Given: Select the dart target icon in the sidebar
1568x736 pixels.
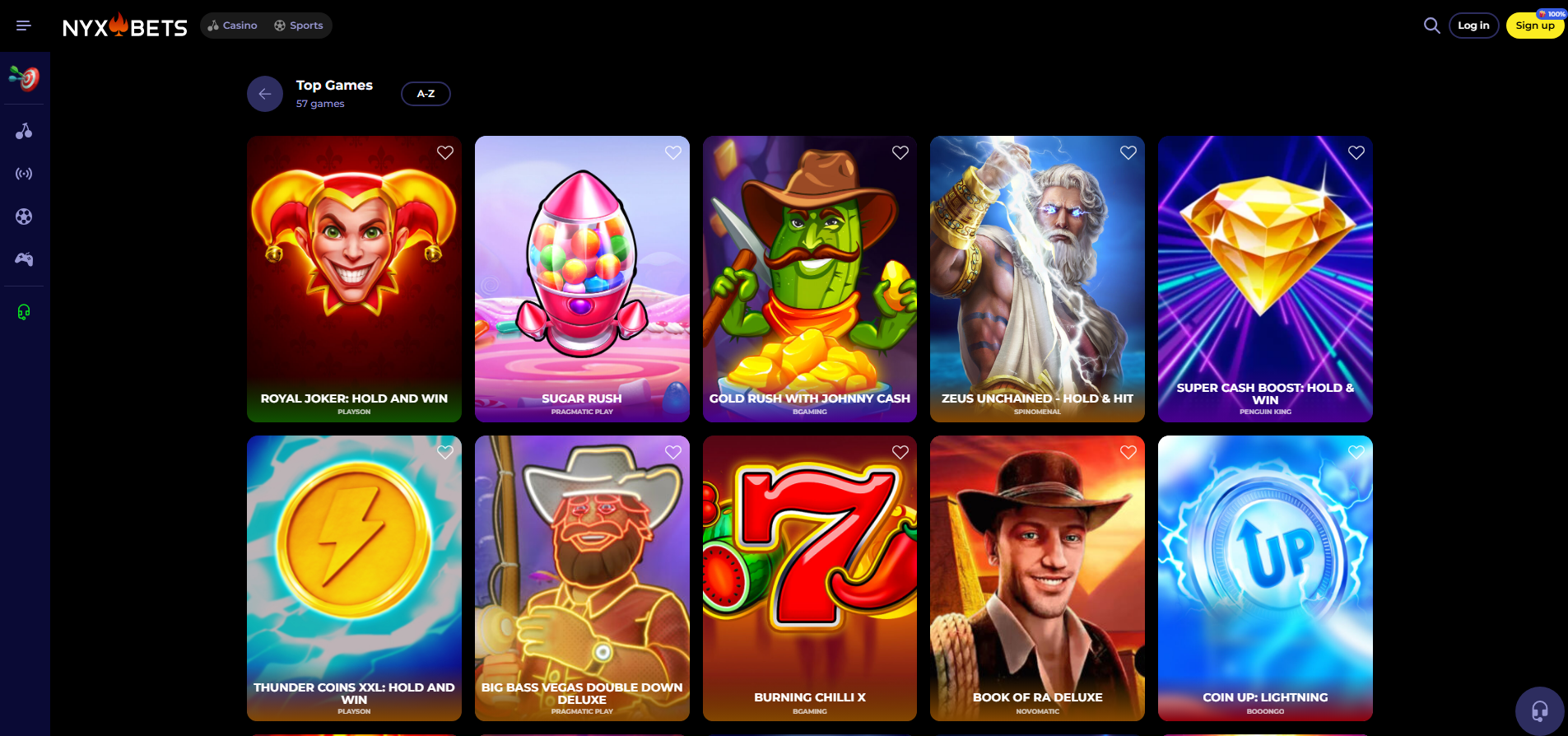Looking at the screenshot, I should pyautogui.click(x=24, y=78).
